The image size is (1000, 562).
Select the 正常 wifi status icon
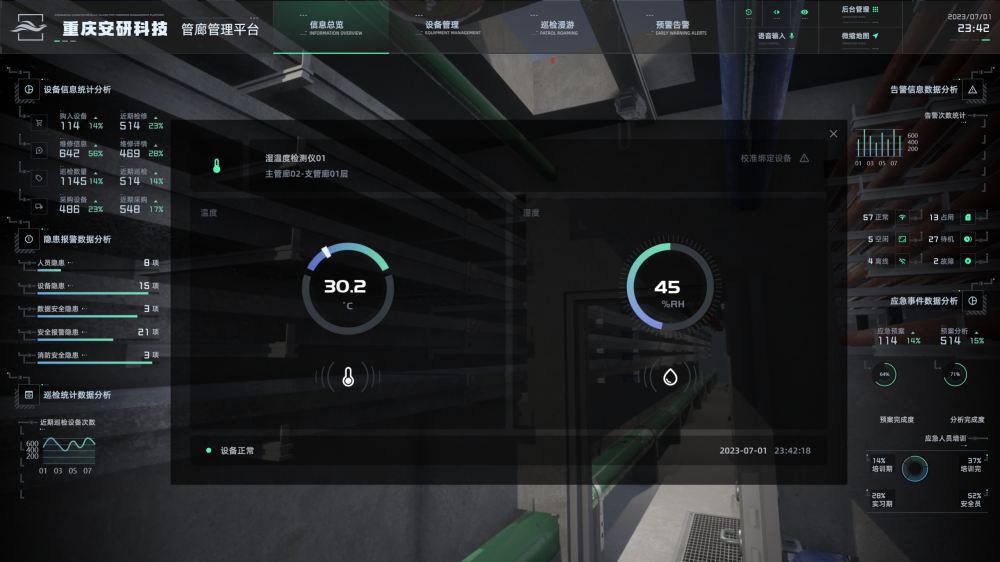click(x=901, y=217)
